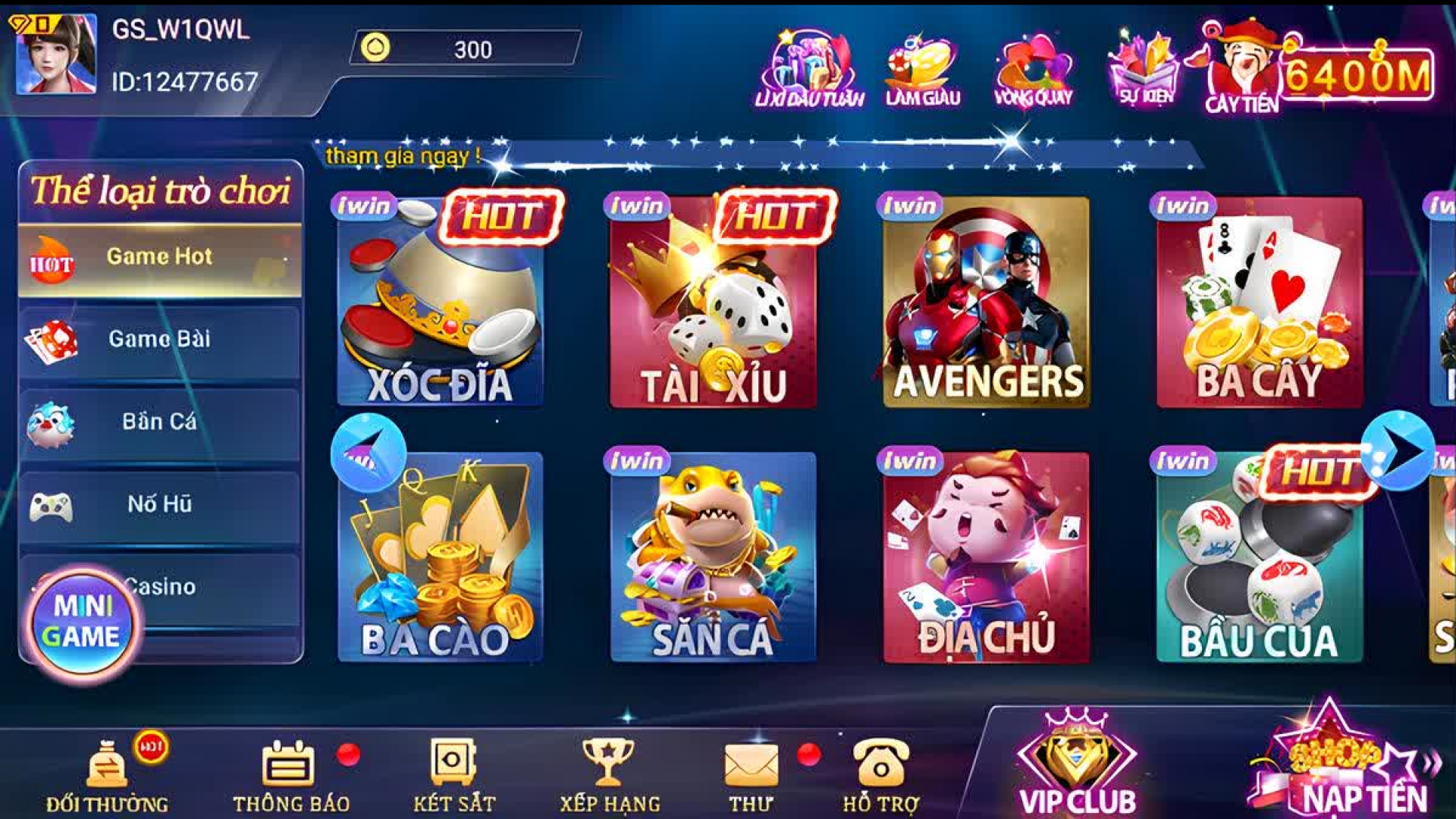This screenshot has height=819, width=1456.
Task: Select the Game Hot category
Action: tap(159, 259)
